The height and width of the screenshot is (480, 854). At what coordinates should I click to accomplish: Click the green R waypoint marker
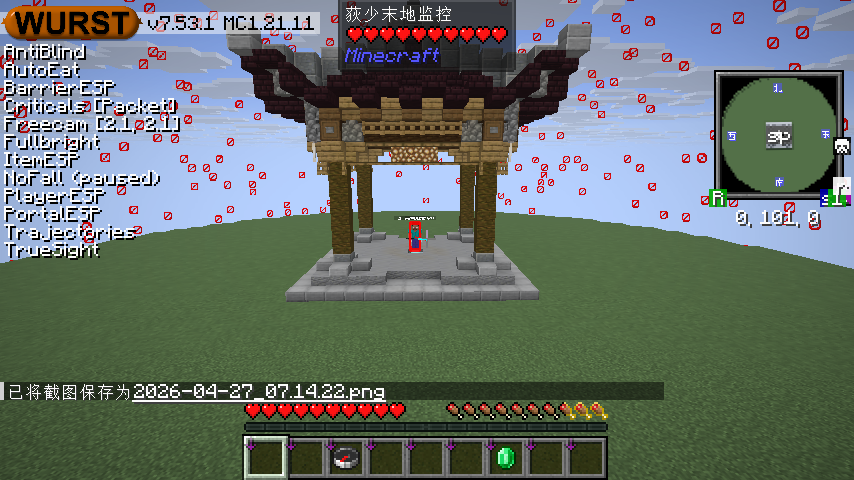(x=717, y=198)
